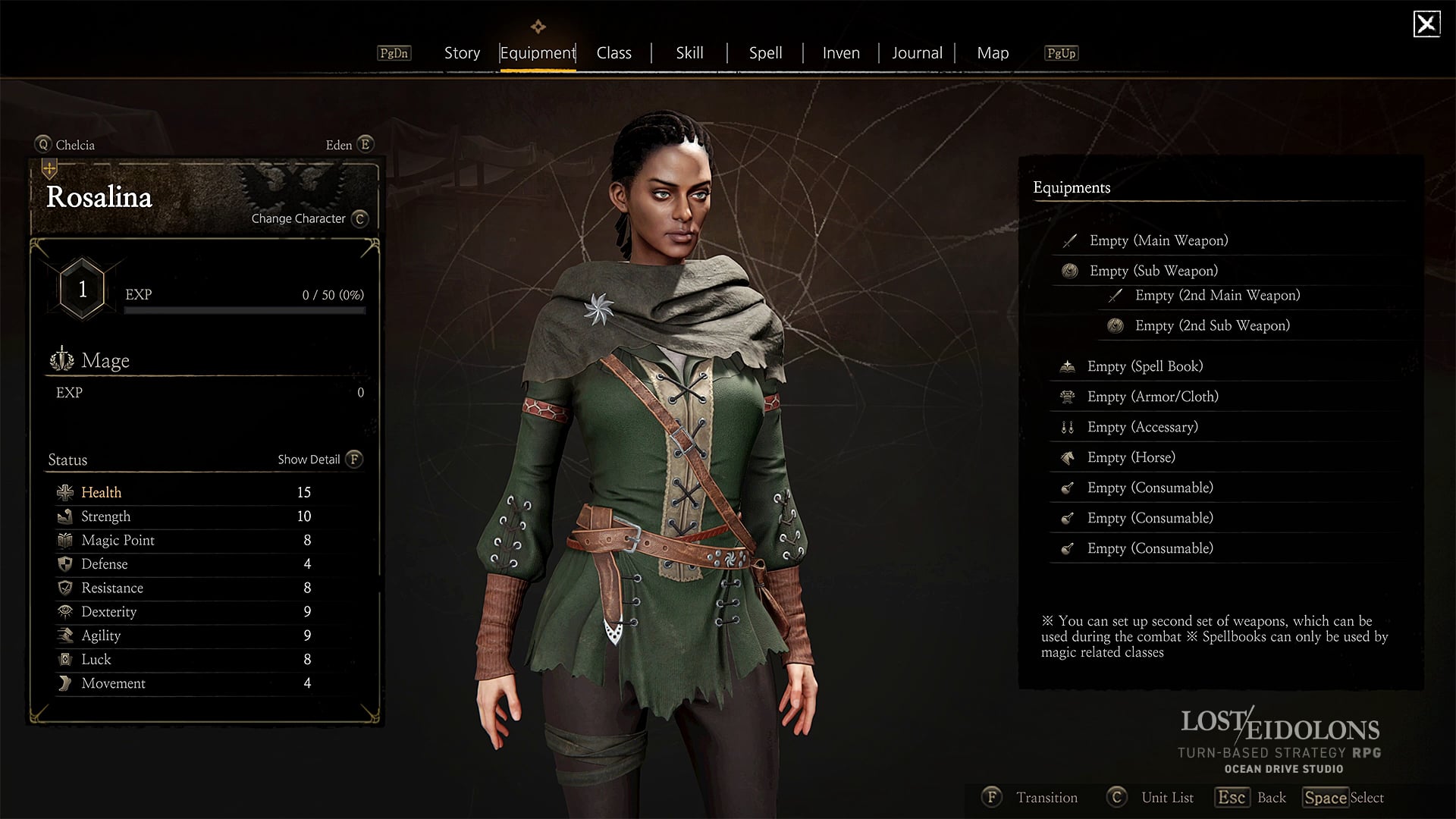The width and height of the screenshot is (1456, 819).
Task: Select the Empty Armor/Cloth slot
Action: 1152,397
